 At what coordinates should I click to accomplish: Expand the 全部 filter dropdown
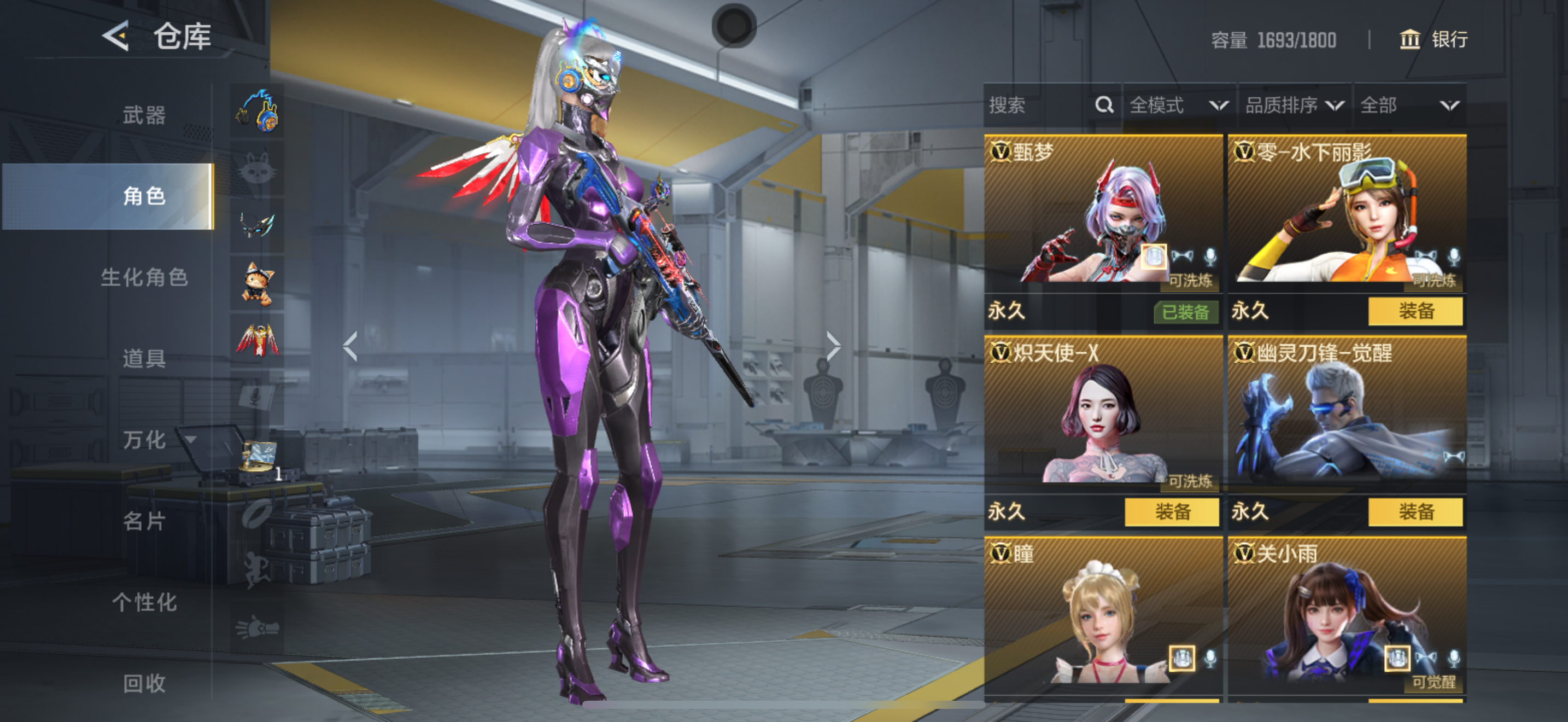1408,106
